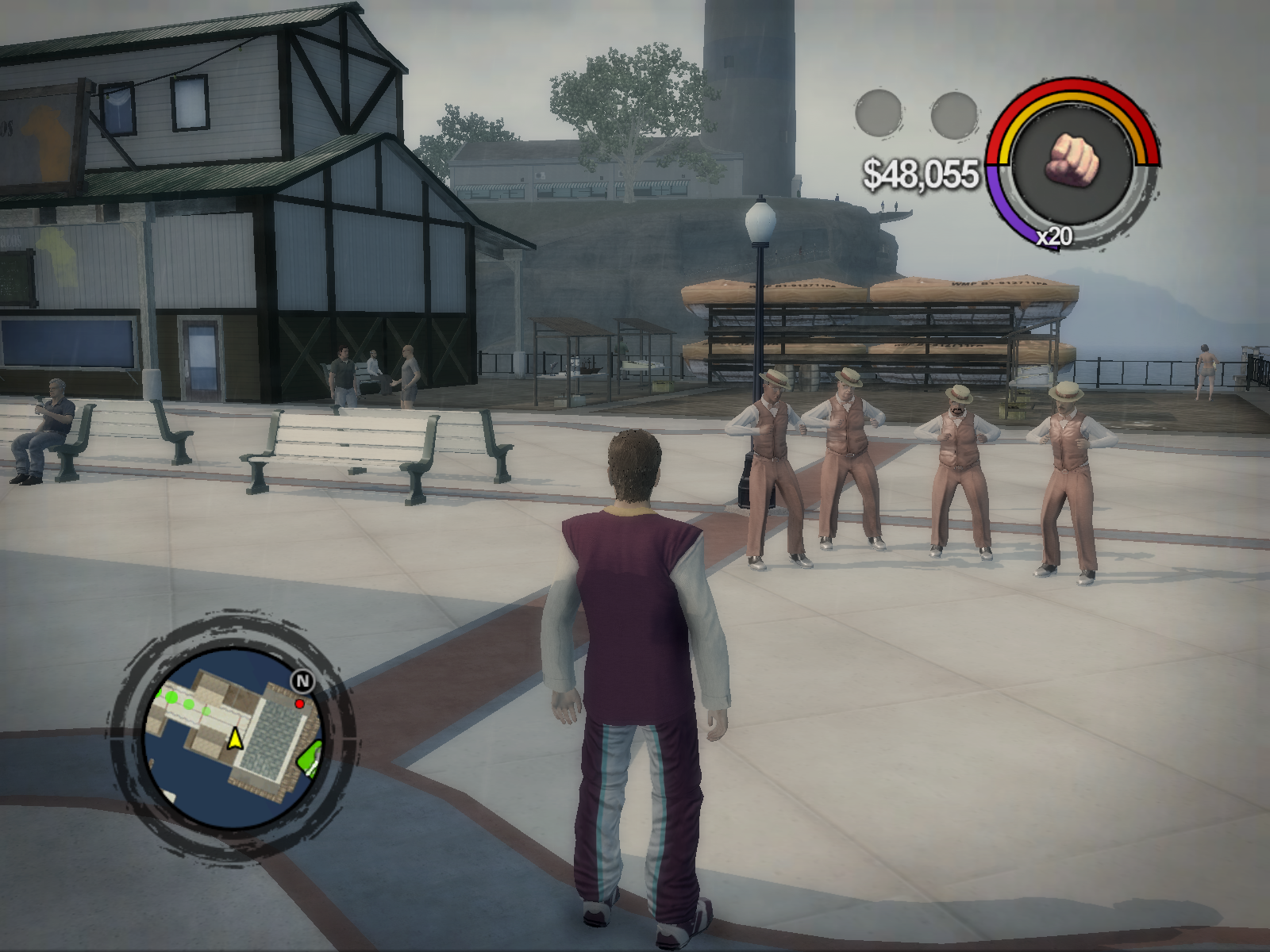1270x952 pixels.
Task: Select the fist weapon icon
Action: [1073, 157]
